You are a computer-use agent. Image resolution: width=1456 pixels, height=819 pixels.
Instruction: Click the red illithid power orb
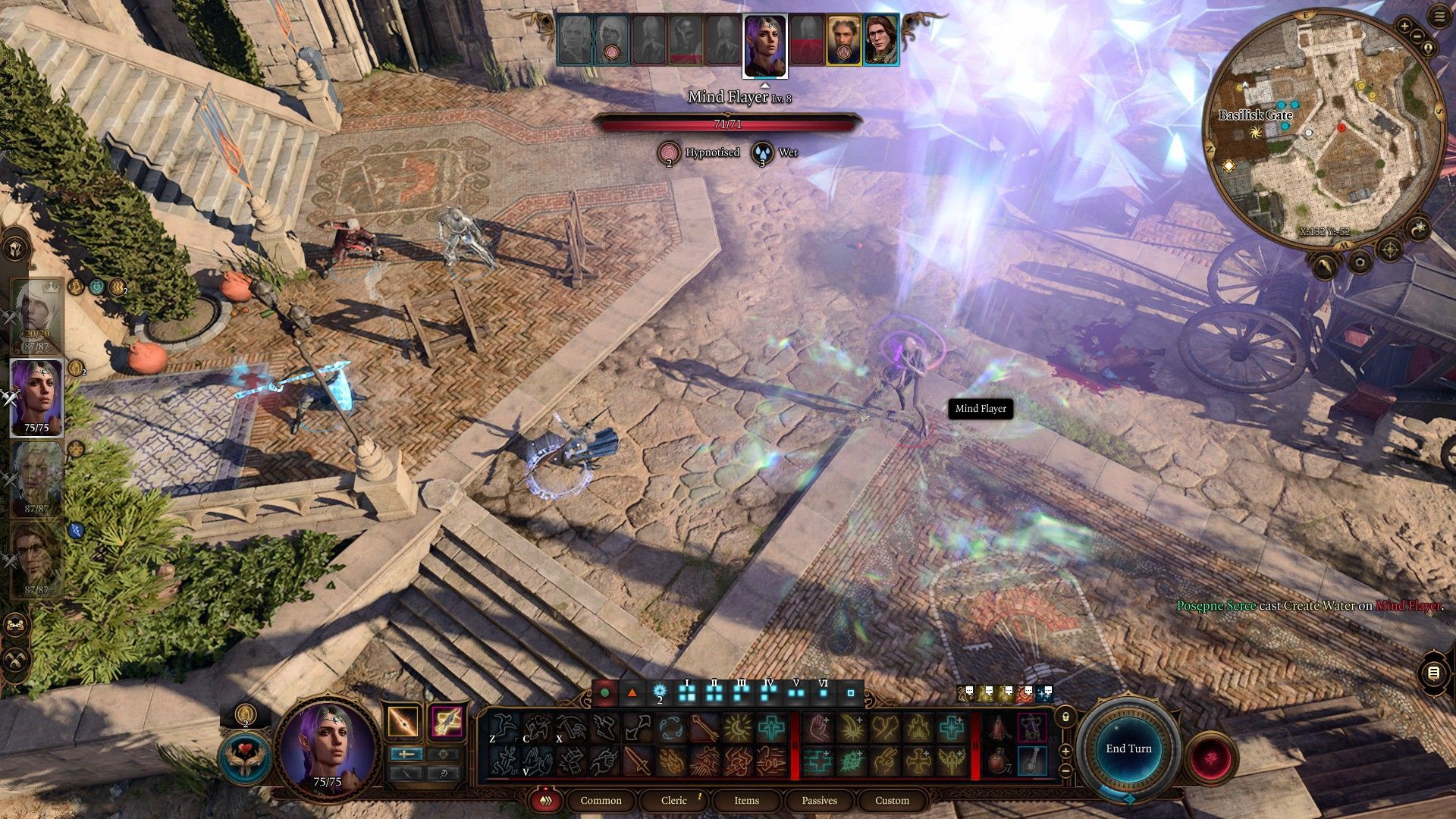(1212, 758)
